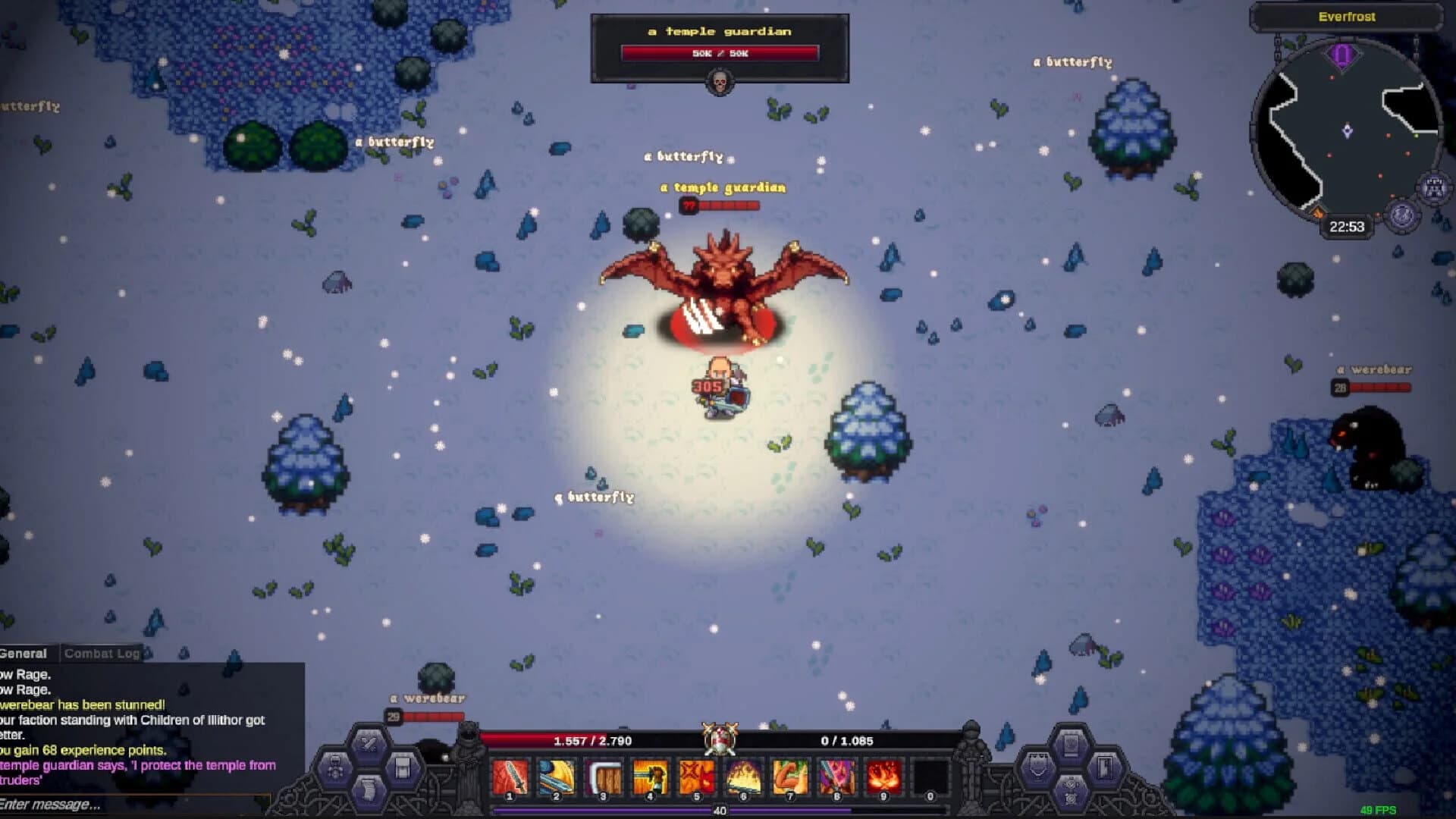Switch to the Combat Log tab
Screen dimensions: 1456x819
tap(102, 653)
